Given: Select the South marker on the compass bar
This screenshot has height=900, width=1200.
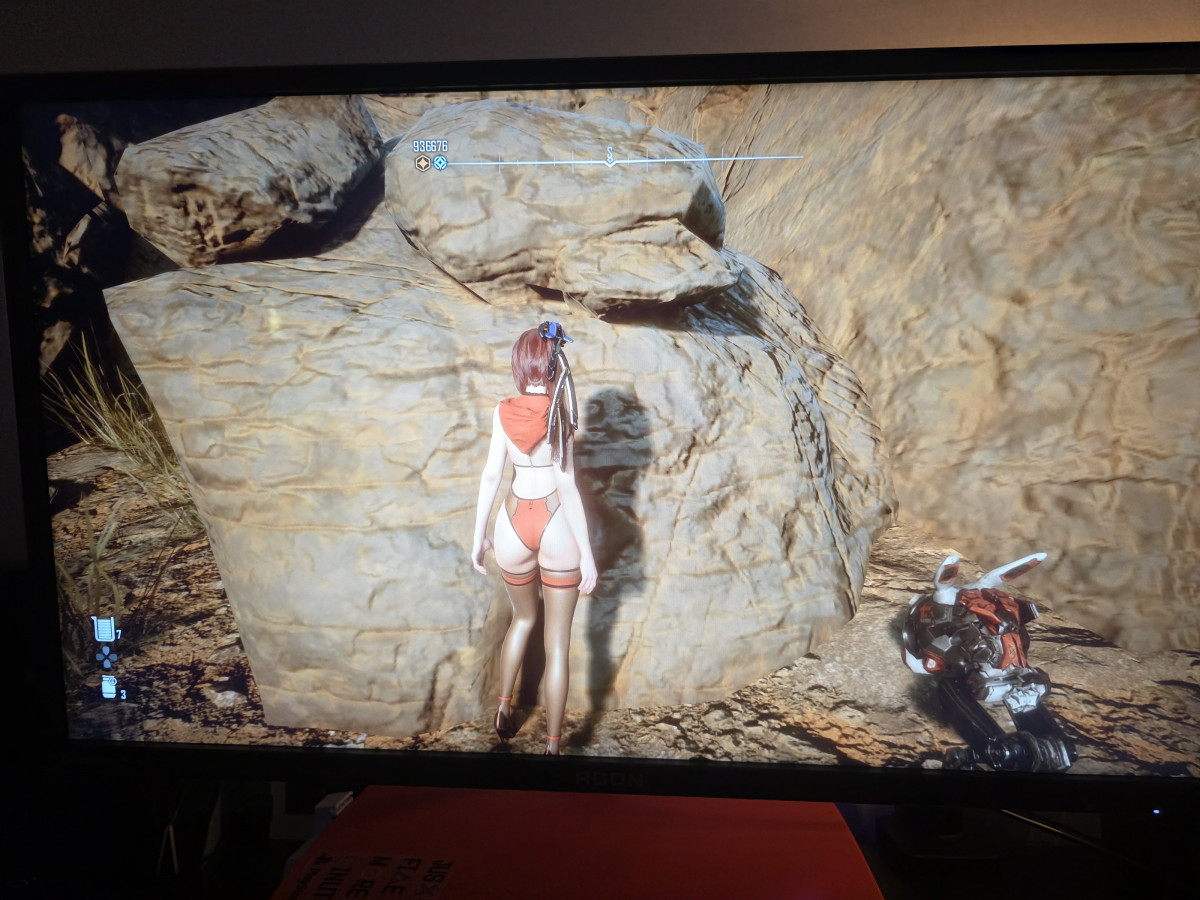Looking at the screenshot, I should (x=609, y=155).
